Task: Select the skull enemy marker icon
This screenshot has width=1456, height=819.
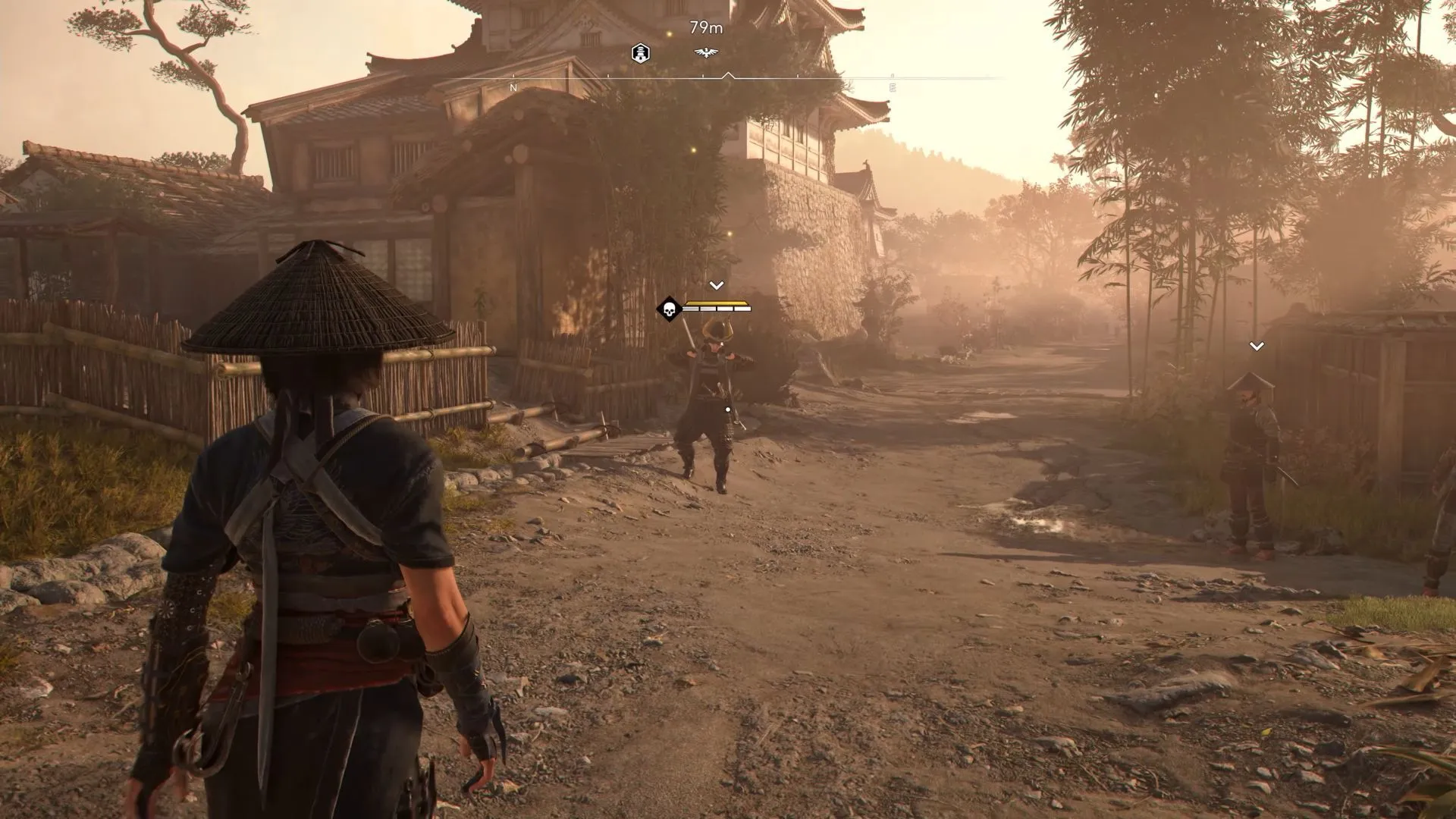Action: [669, 309]
